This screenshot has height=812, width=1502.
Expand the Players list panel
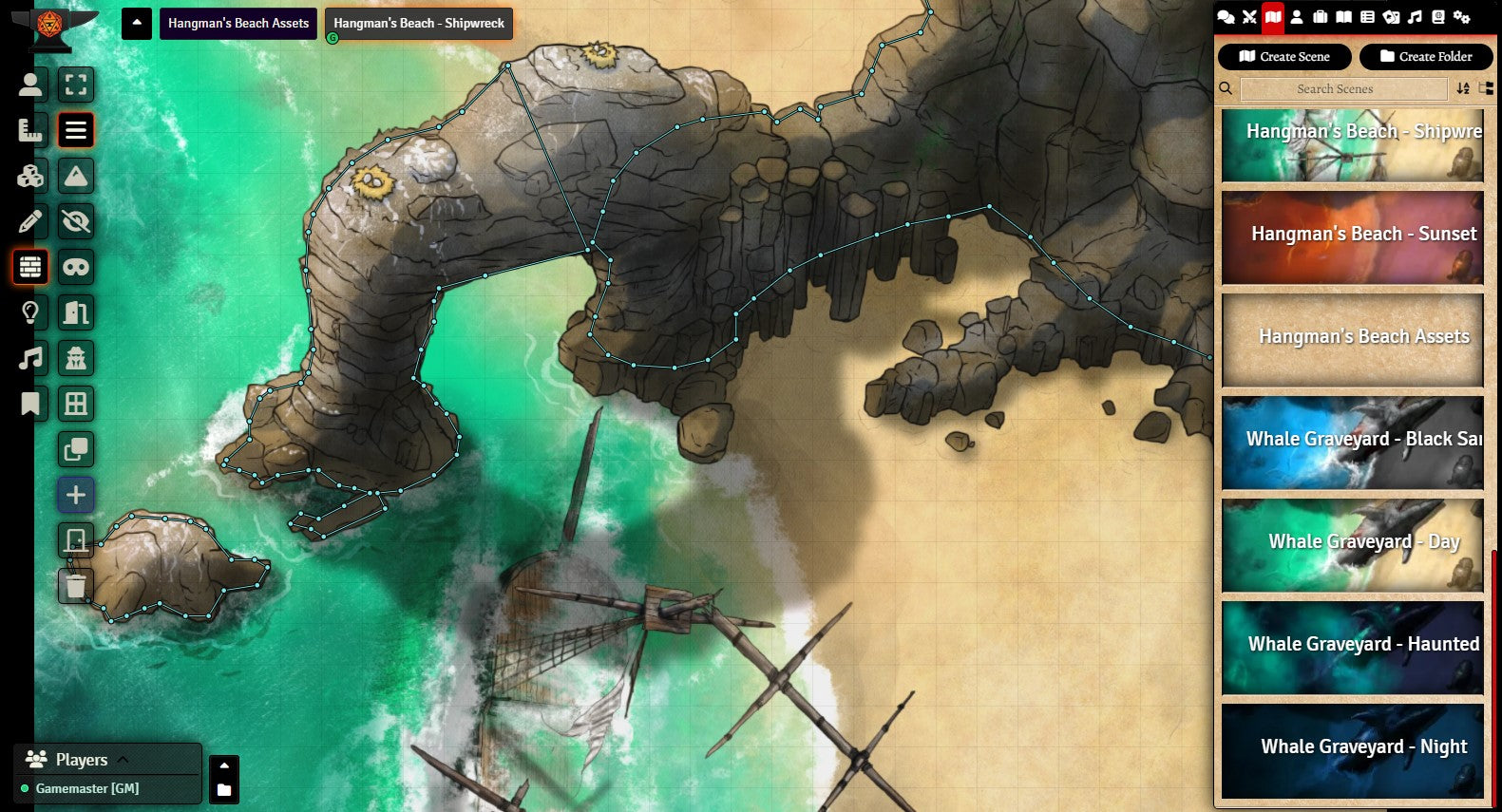pyautogui.click(x=123, y=759)
